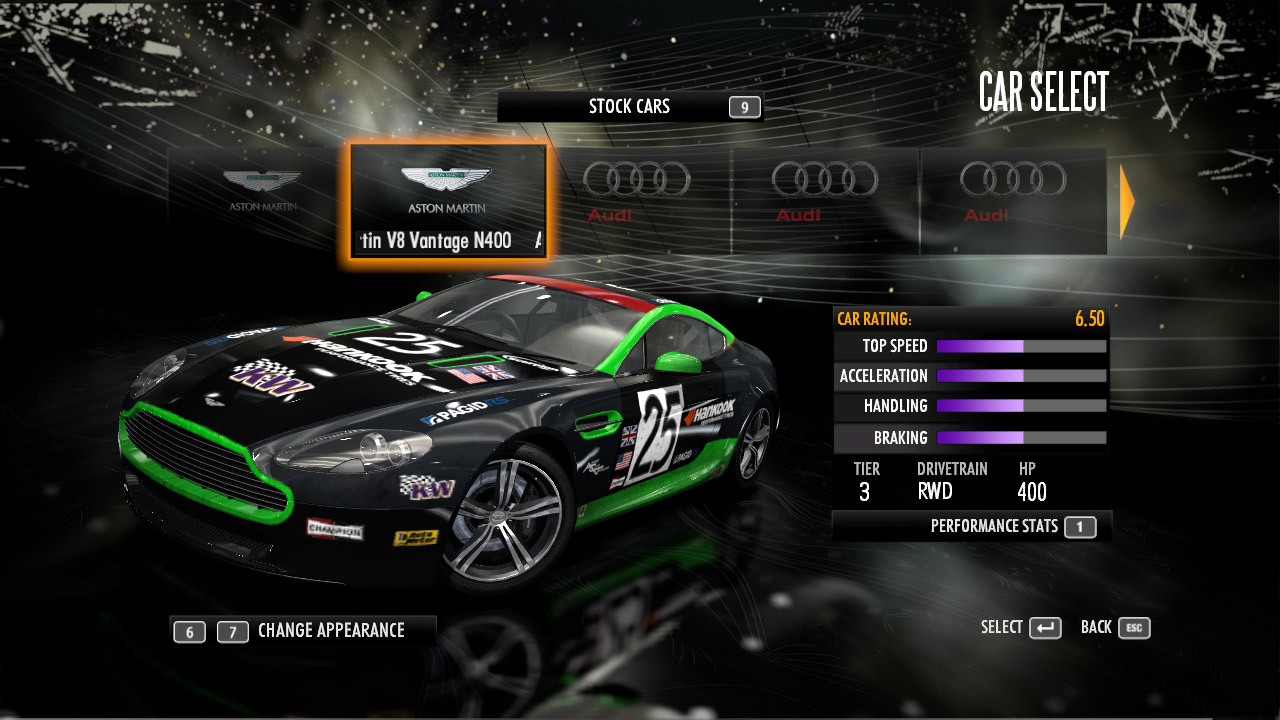Screen dimensions: 1280x720
Task: Click the Change Appearance option
Action: pyautogui.click(x=330, y=631)
